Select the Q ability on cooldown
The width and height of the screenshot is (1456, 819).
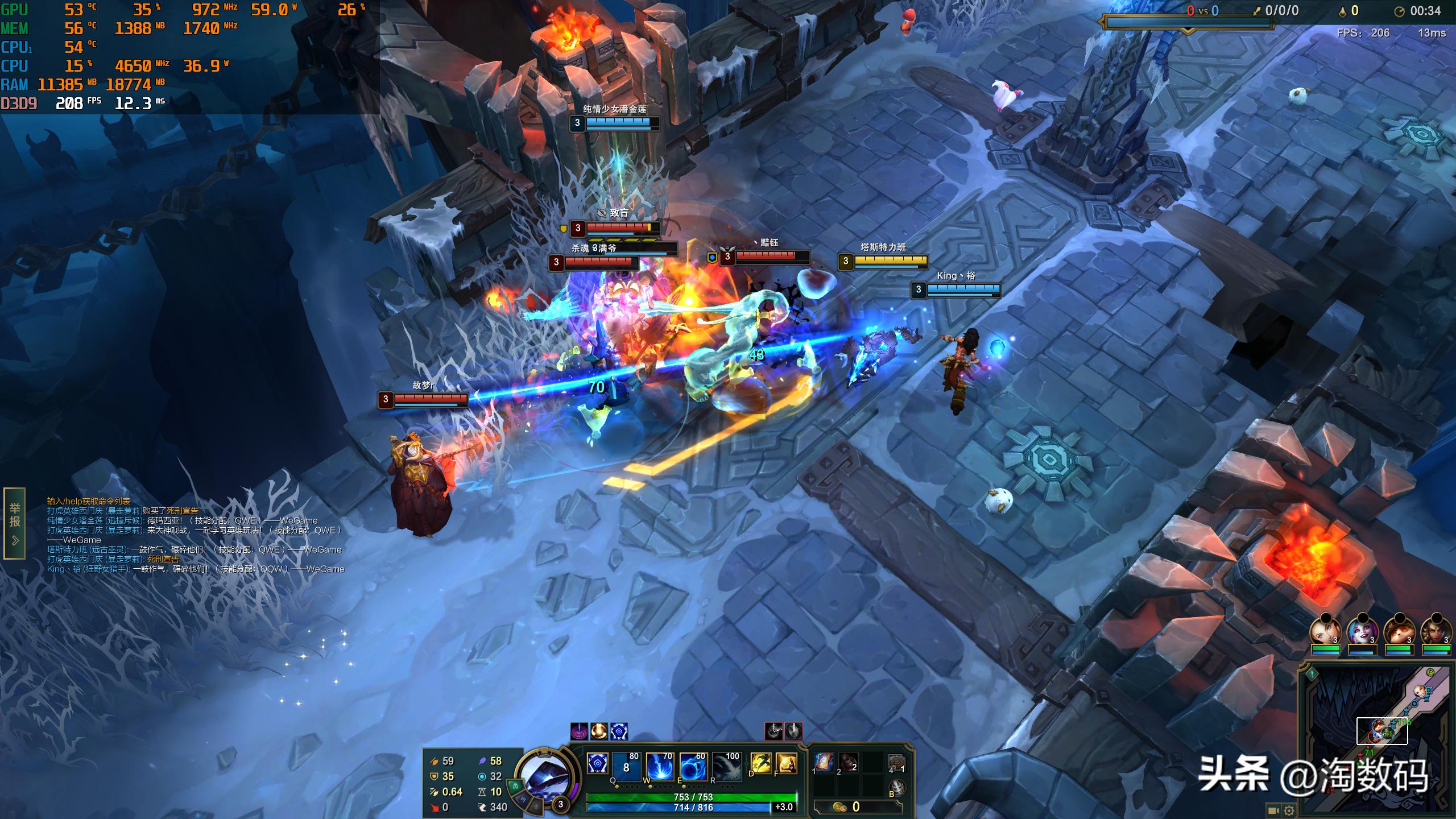tap(626, 766)
